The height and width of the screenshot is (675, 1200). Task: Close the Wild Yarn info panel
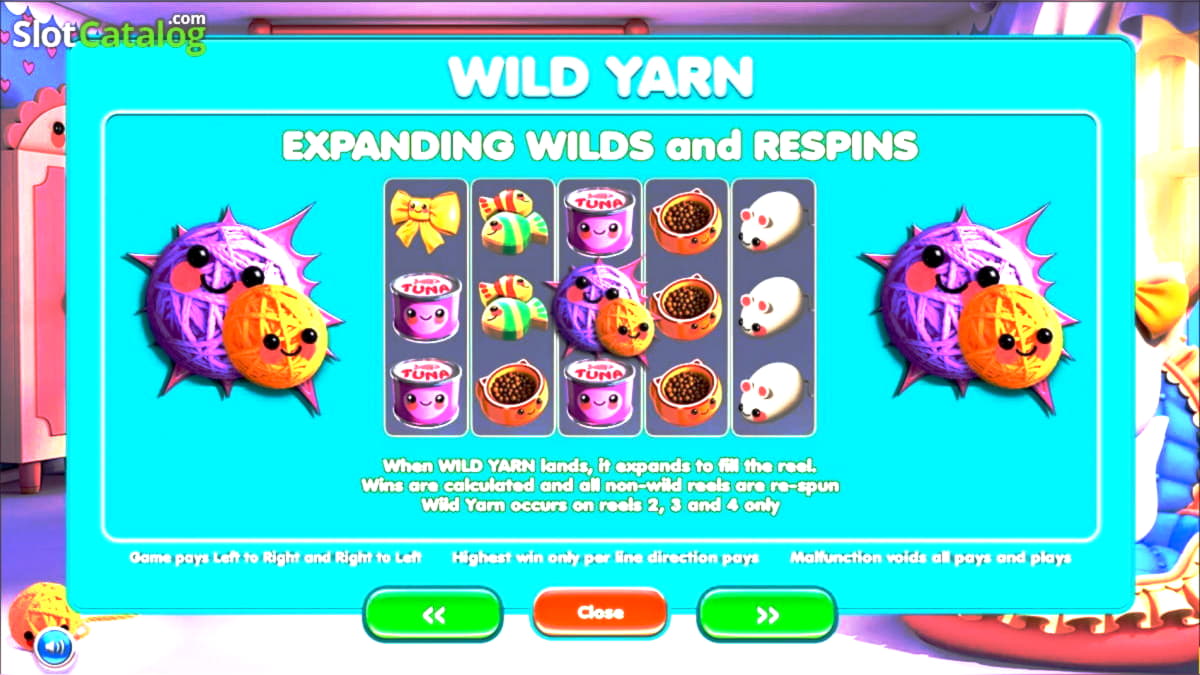tap(600, 612)
